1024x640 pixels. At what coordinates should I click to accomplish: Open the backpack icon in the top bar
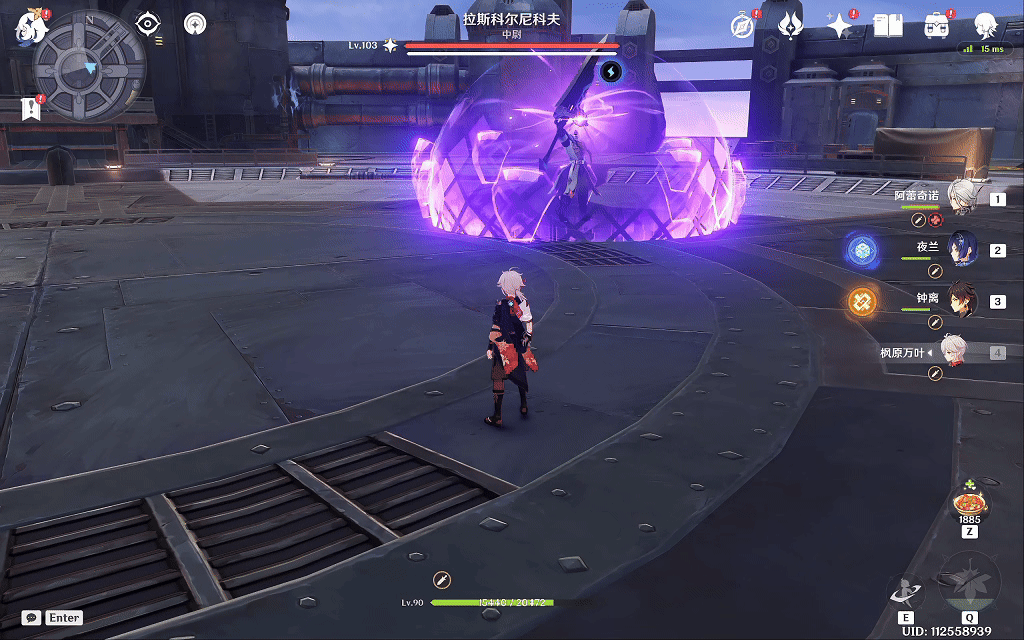pyautogui.click(x=937, y=26)
